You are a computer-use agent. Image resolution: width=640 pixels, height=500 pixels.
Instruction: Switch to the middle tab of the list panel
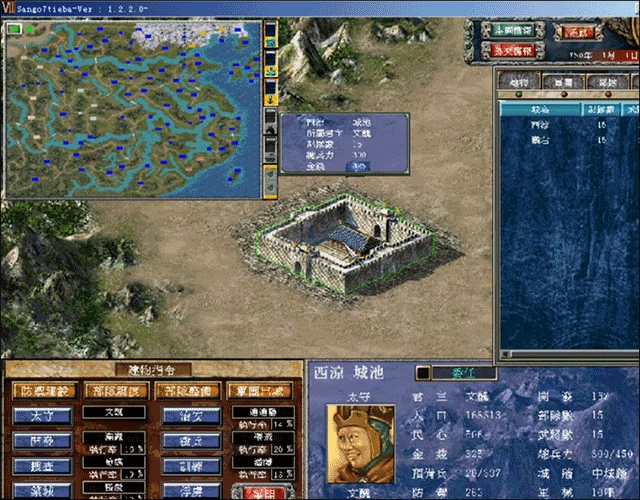pyautogui.click(x=563, y=81)
